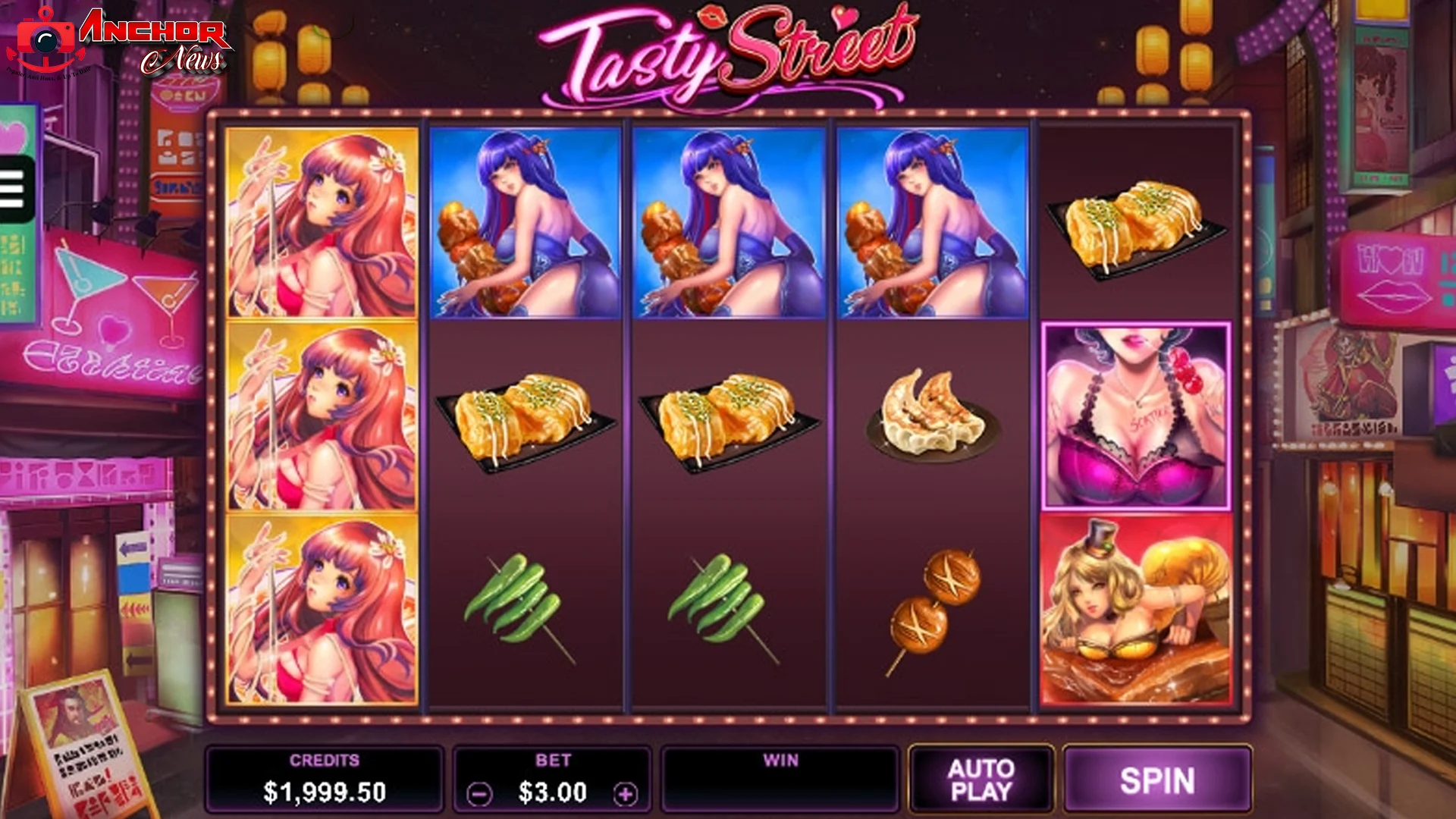Click the blonde girl symbol at reel five bottom
Viewport: 1456px width, 819px height.
pos(1134,607)
